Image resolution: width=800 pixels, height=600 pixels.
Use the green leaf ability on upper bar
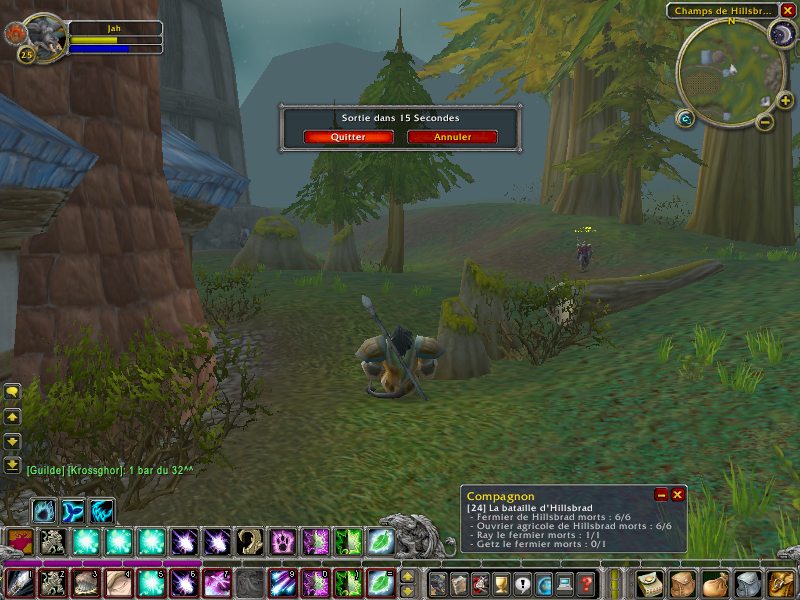point(379,542)
